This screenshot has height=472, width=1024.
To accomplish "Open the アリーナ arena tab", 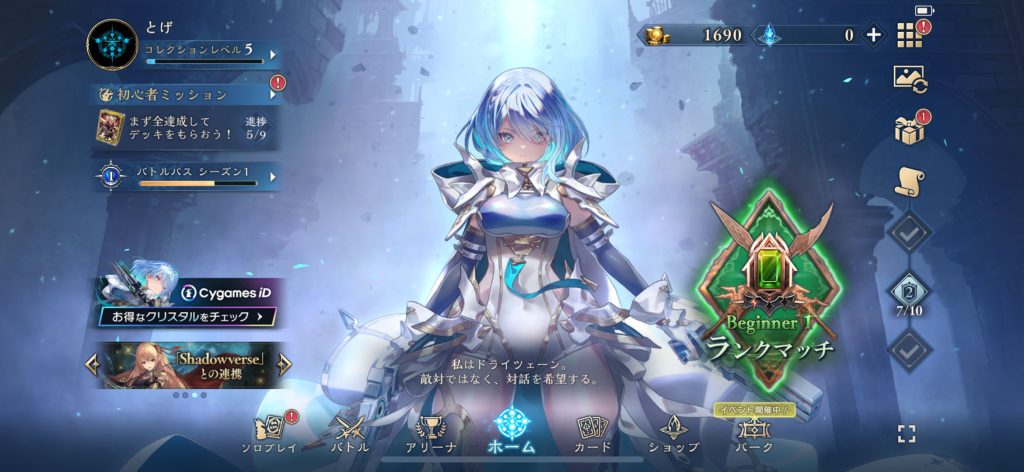I will (431, 433).
